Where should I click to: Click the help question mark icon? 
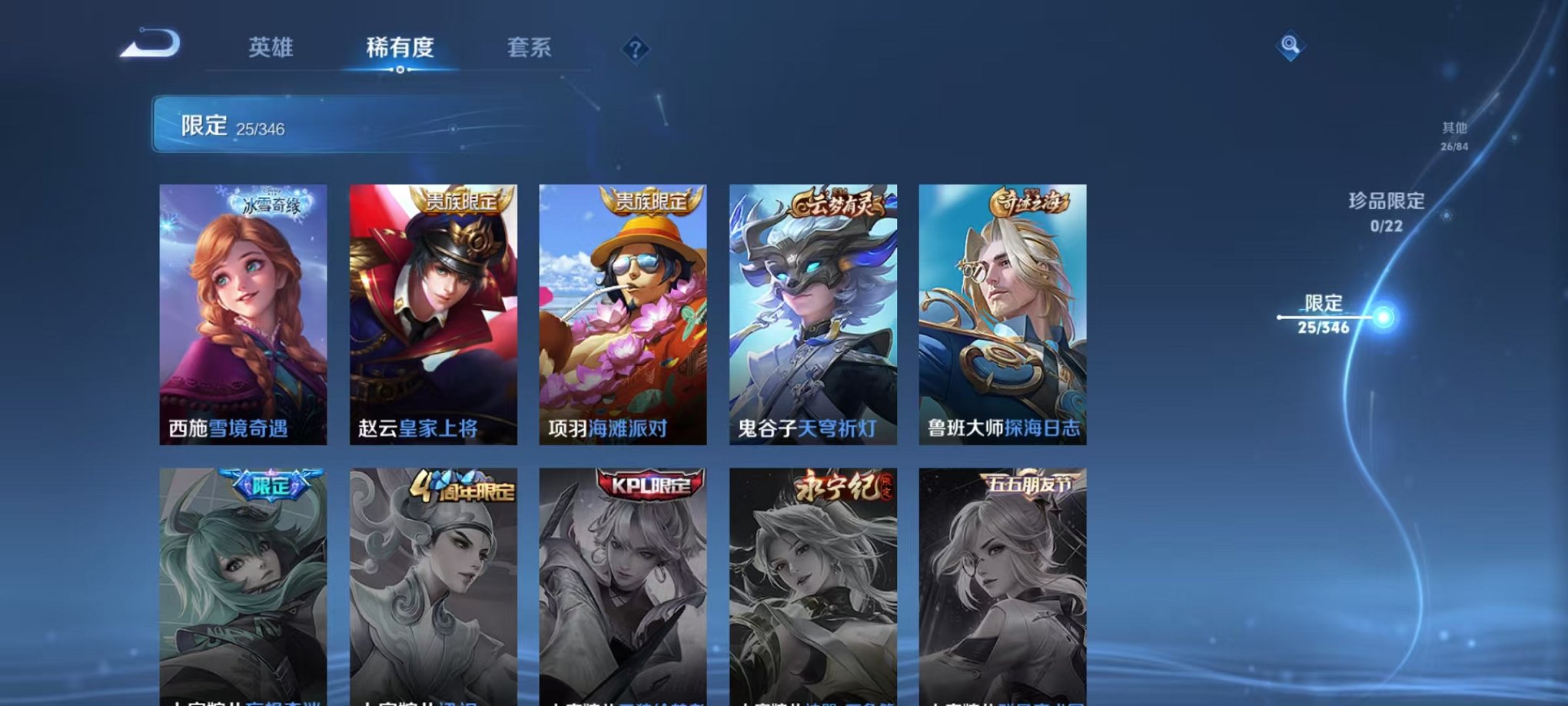(x=635, y=51)
